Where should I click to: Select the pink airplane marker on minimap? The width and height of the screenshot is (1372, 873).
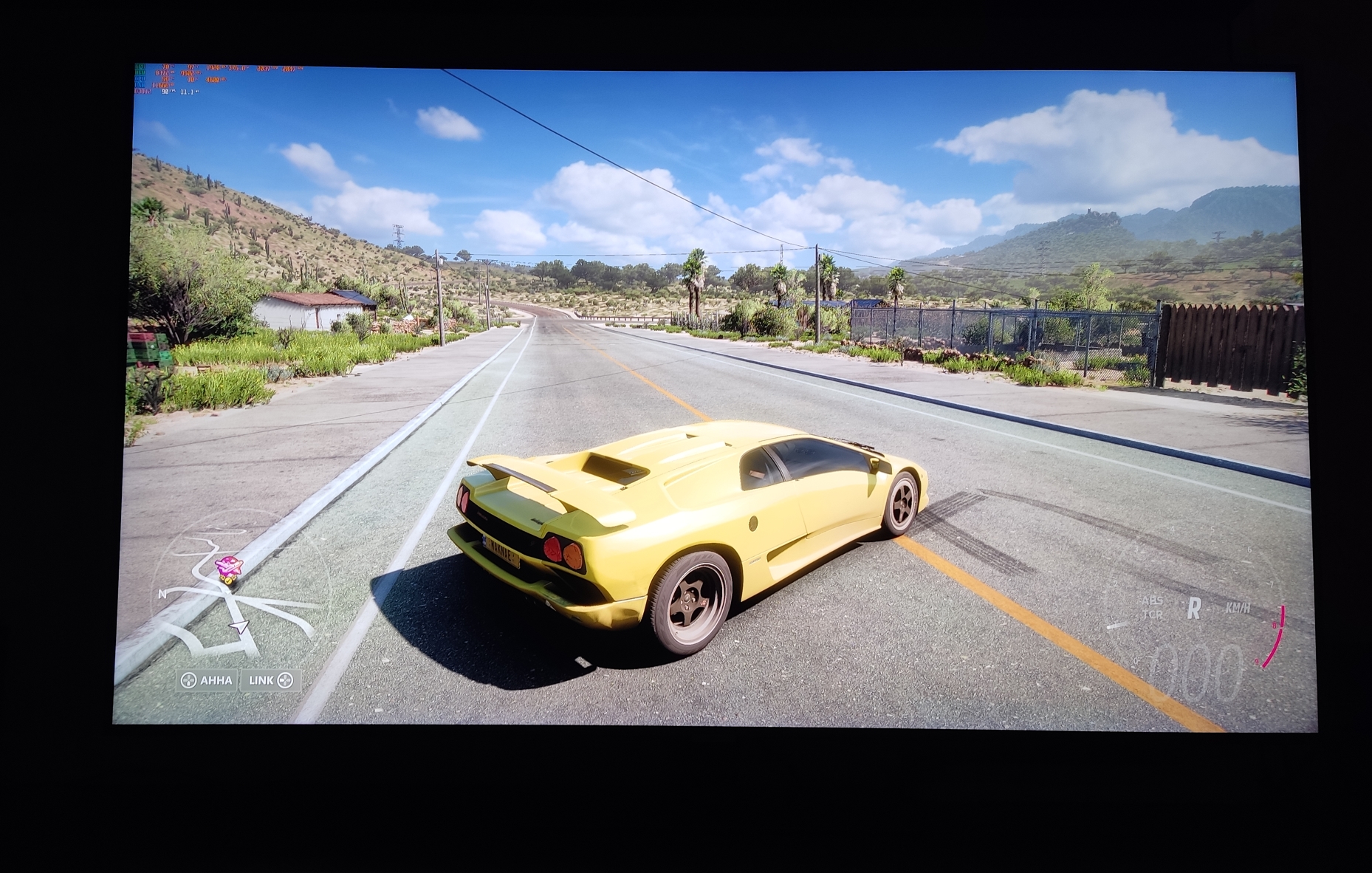click(228, 567)
